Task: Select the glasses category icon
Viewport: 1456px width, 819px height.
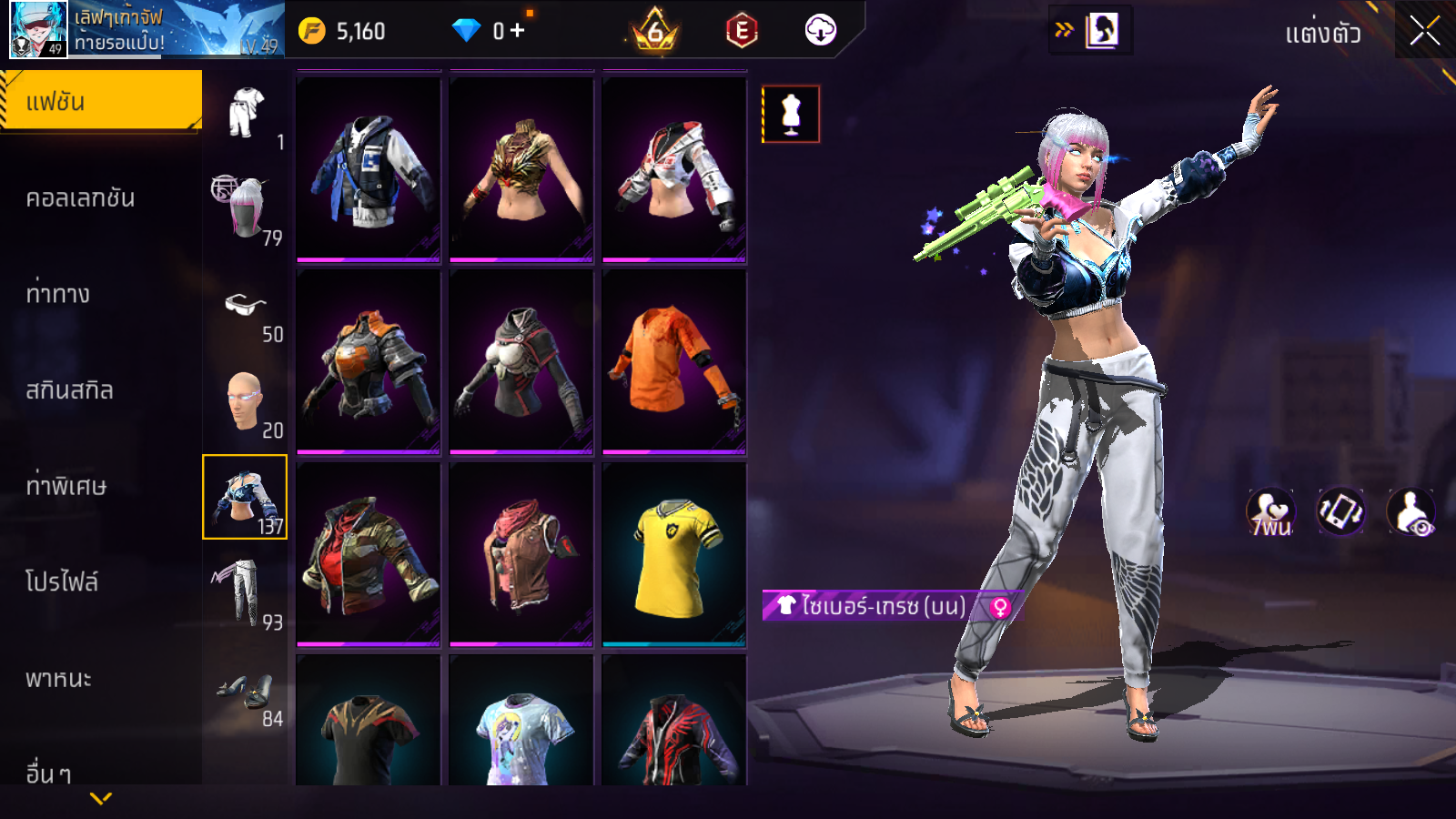Action: point(244,306)
